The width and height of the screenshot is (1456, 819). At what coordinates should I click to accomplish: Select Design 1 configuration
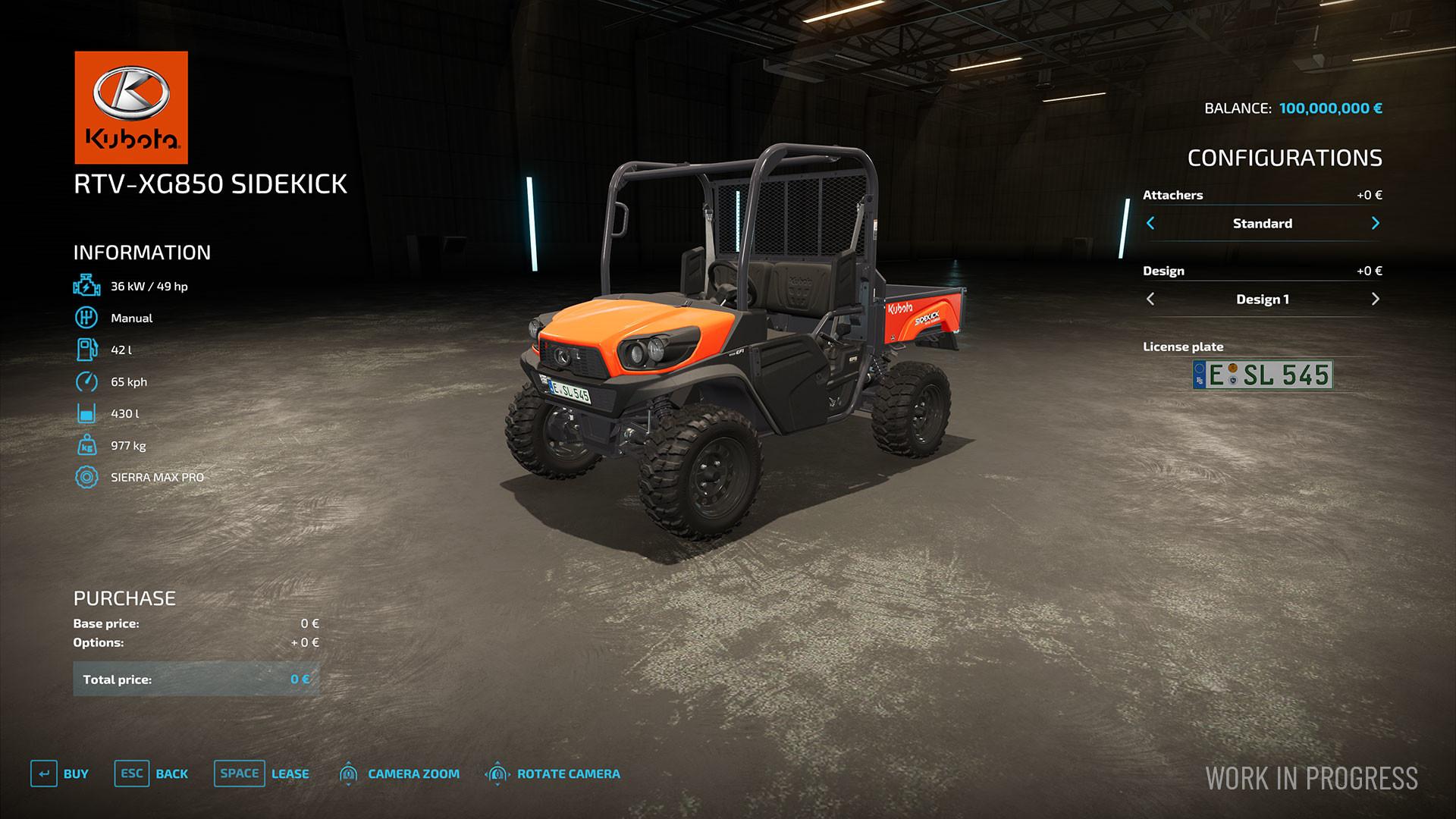pyautogui.click(x=1262, y=298)
